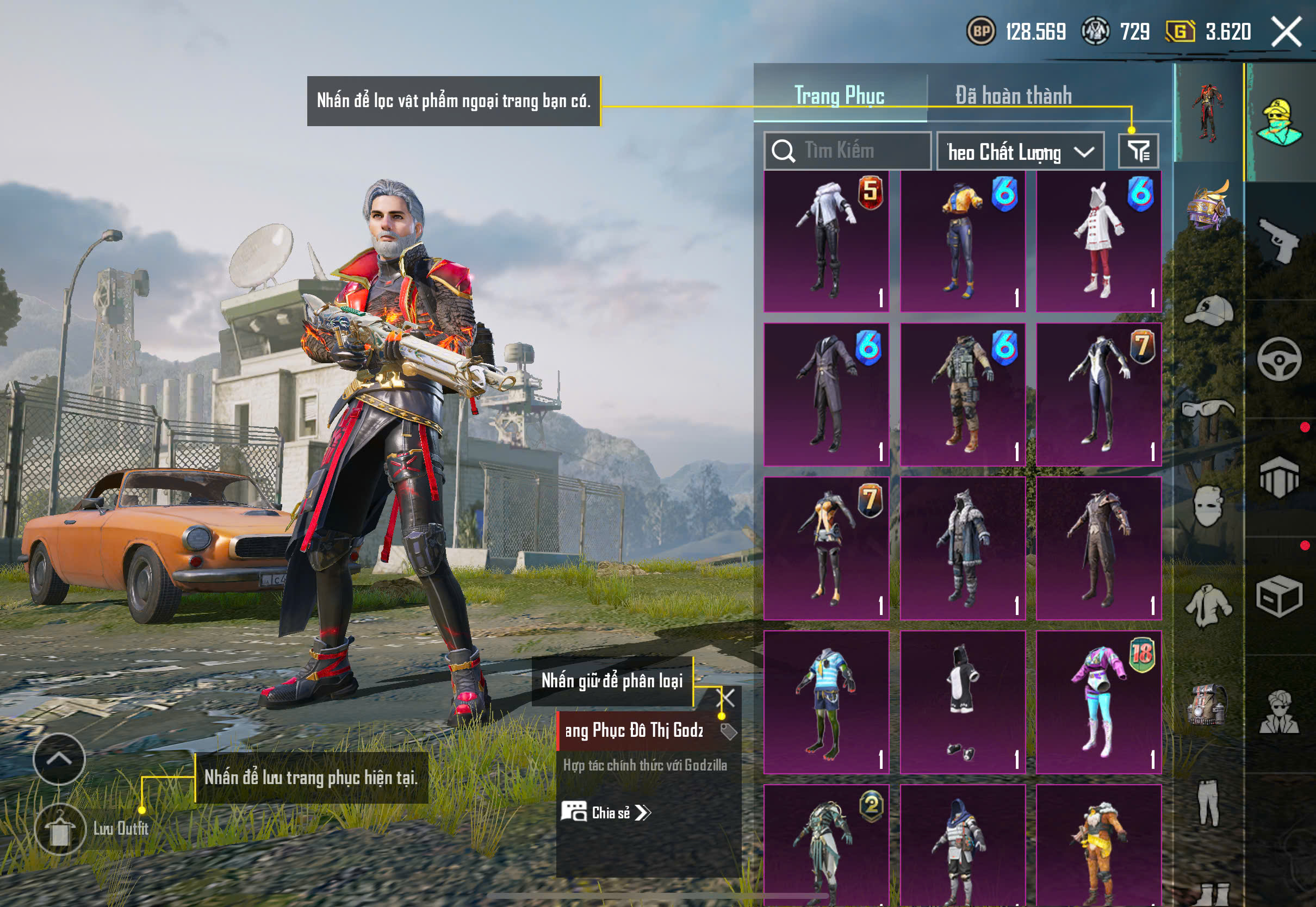Open the Đã hoàn thành tab
Viewport: 1316px width, 907px height.
(x=1013, y=96)
